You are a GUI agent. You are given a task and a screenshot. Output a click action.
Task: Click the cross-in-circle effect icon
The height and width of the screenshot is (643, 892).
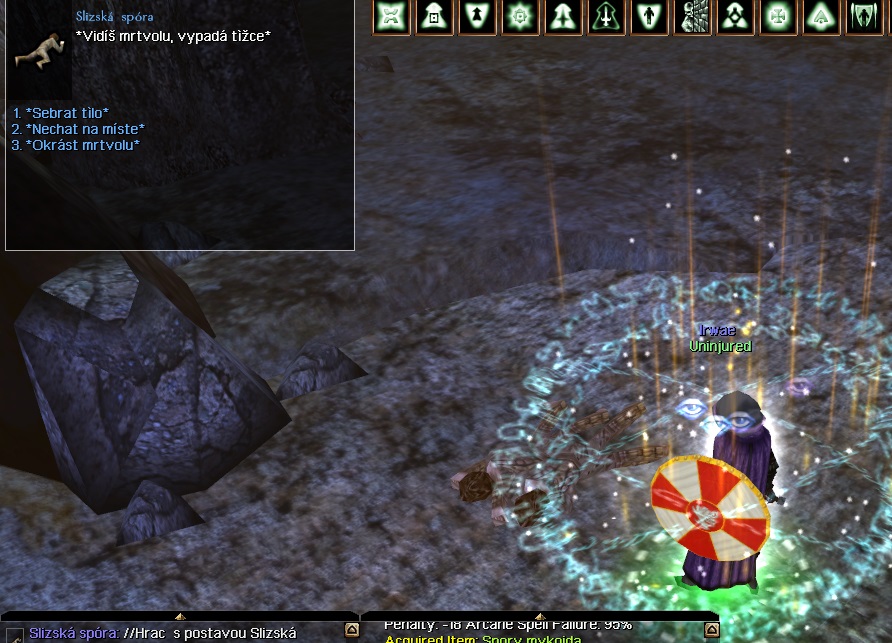tap(777, 17)
